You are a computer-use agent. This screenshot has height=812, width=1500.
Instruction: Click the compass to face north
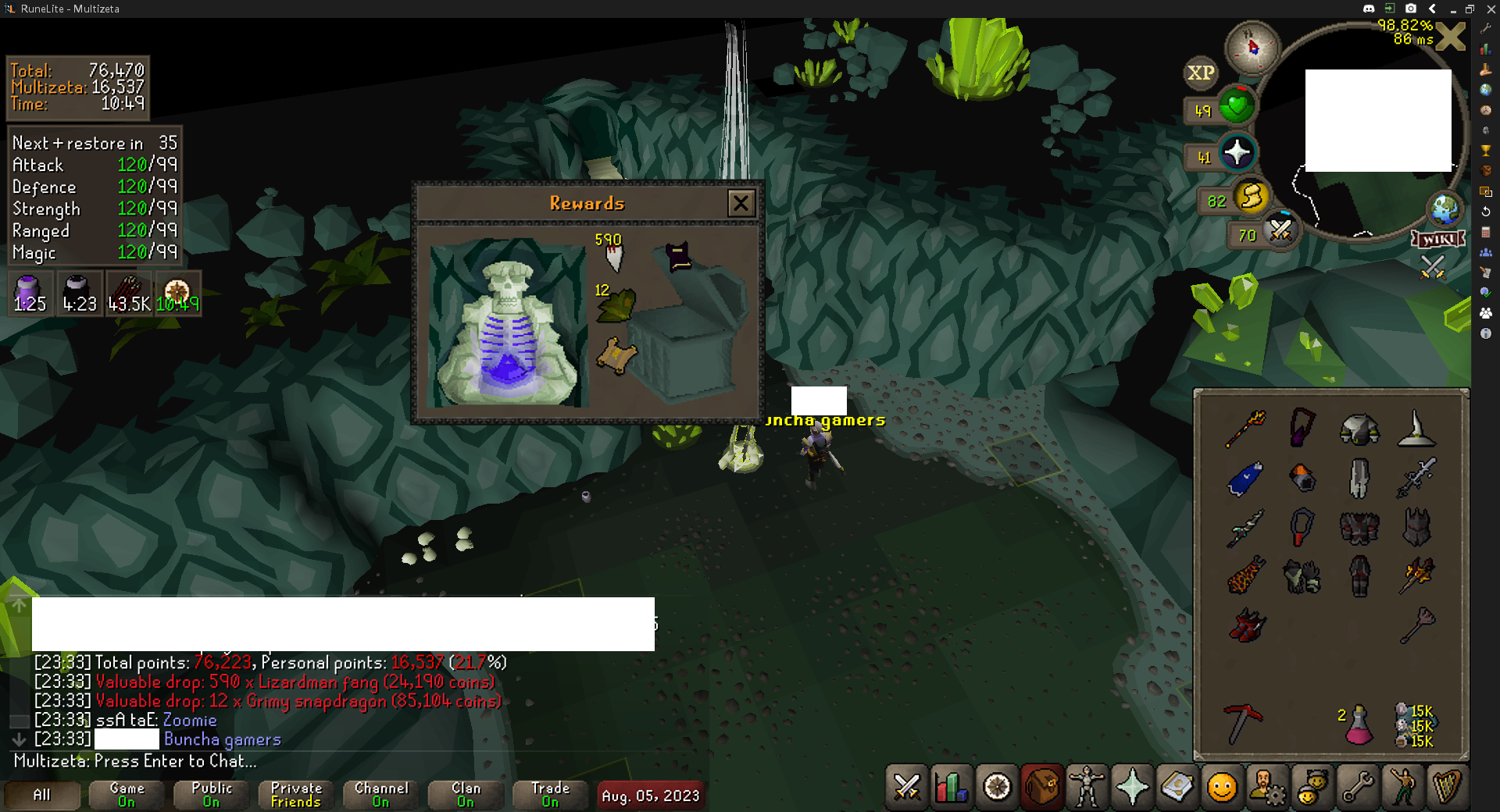(x=1252, y=48)
